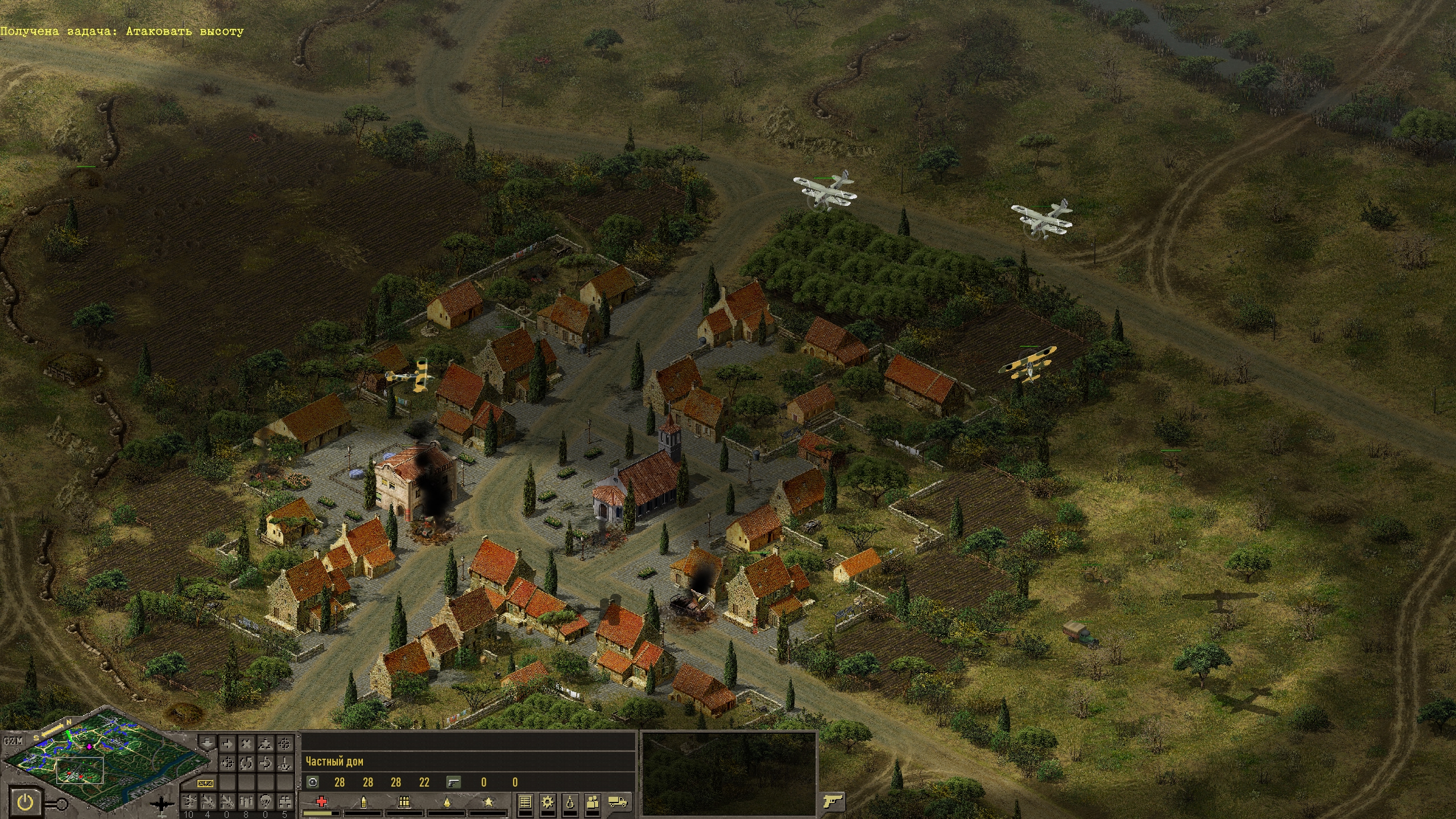Open the objectives list icon
Viewport: 1456px width, 819px height.
click(x=525, y=802)
